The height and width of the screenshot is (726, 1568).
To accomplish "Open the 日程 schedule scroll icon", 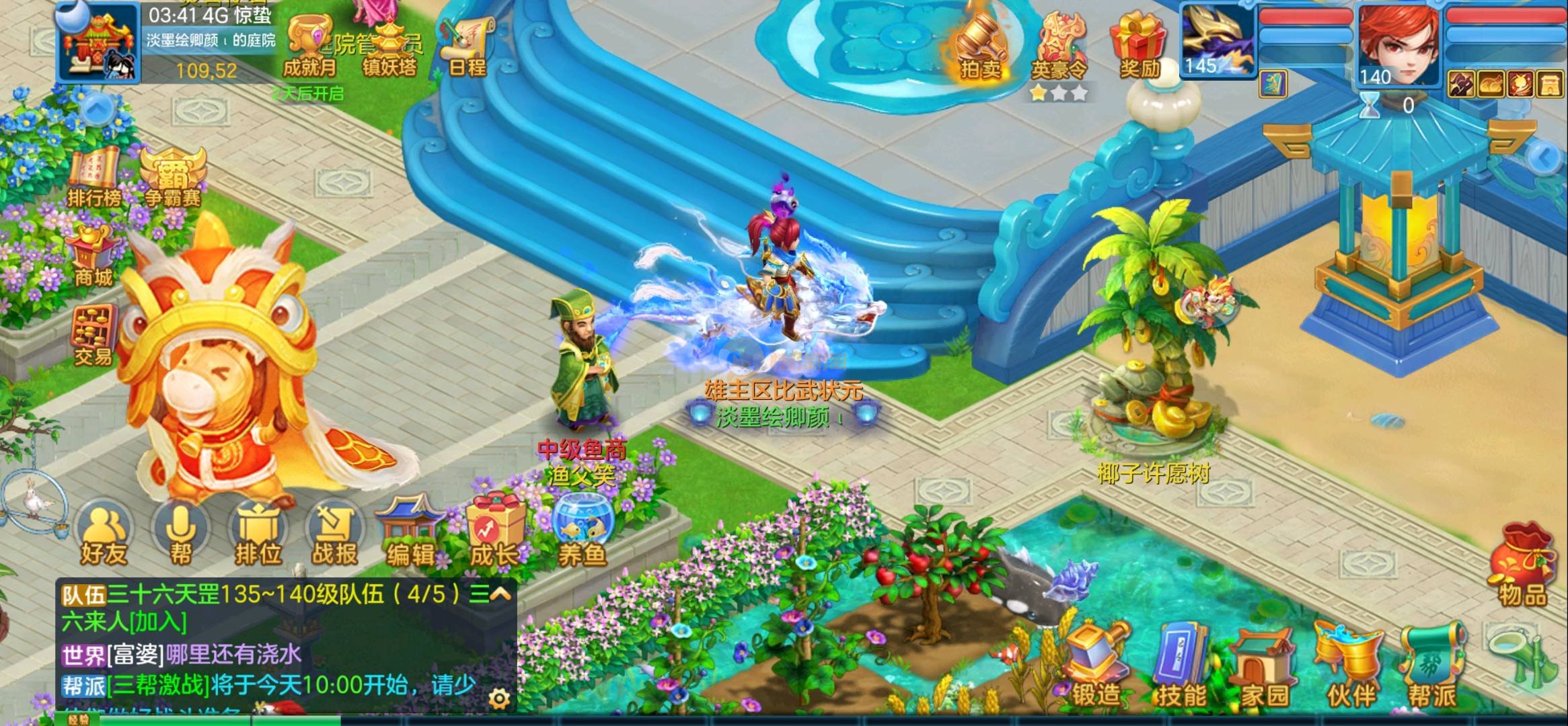I will [x=467, y=46].
